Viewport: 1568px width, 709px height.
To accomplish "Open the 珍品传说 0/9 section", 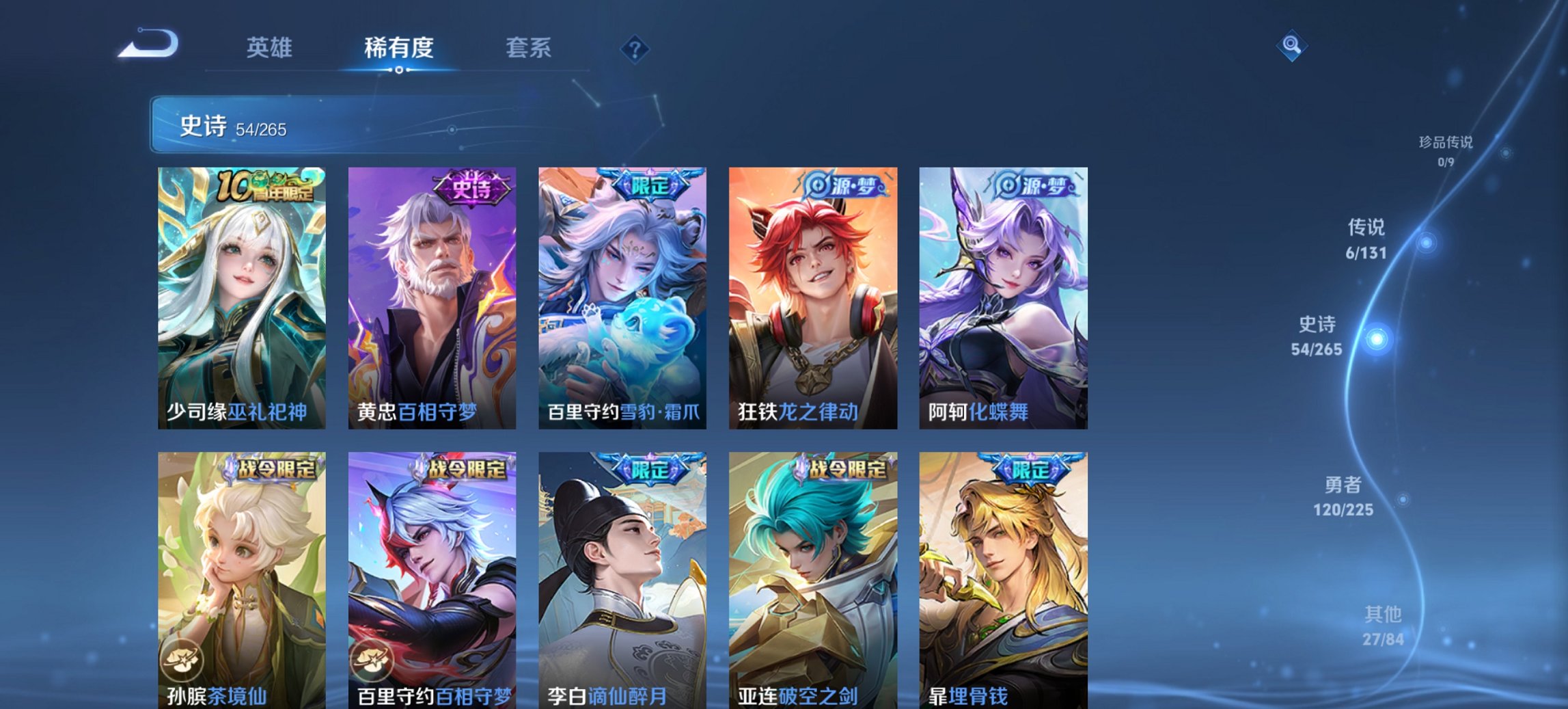I will tap(1446, 152).
